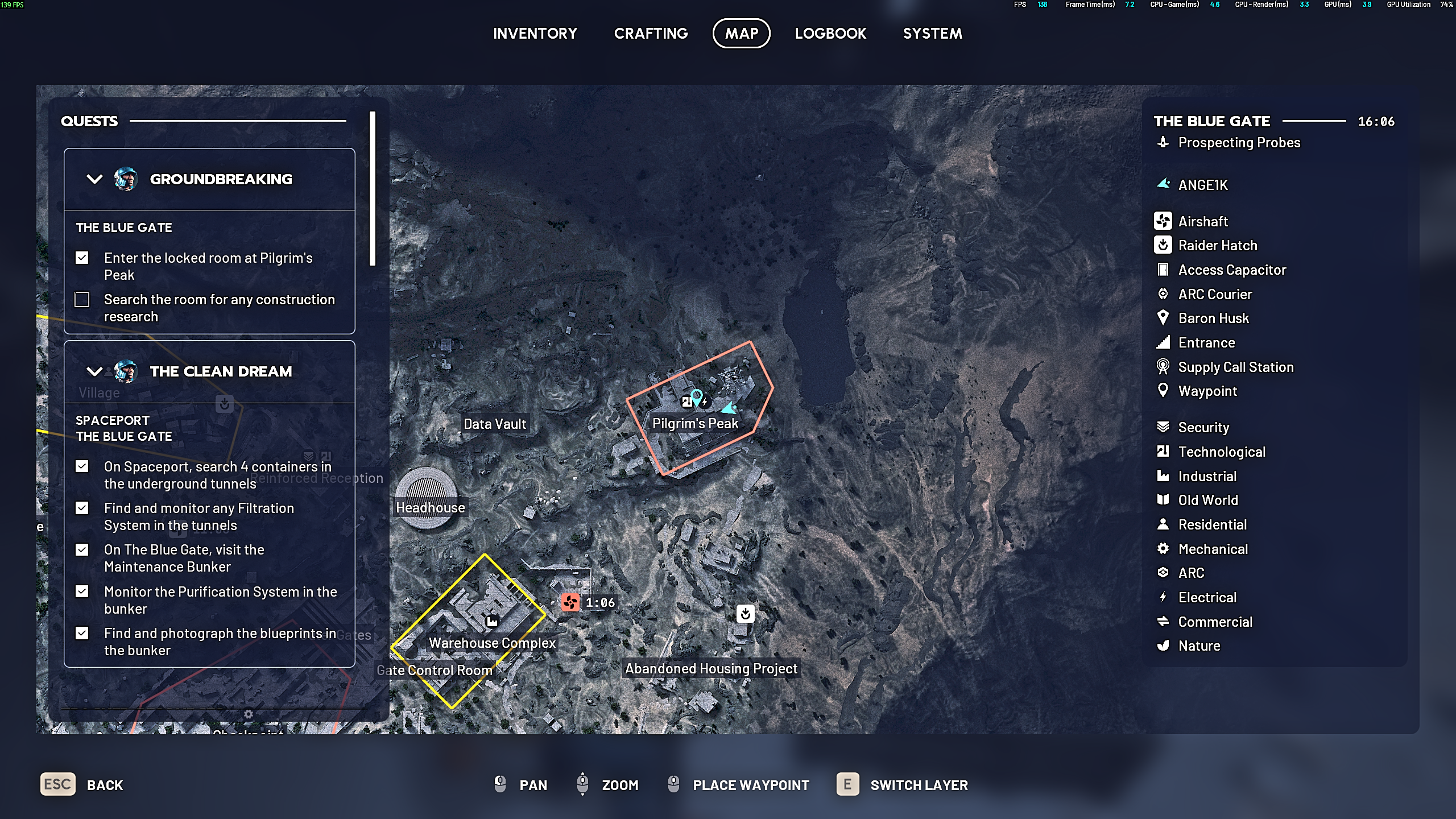Select the Map tab
This screenshot has width=1456, height=819.
pyautogui.click(x=741, y=34)
